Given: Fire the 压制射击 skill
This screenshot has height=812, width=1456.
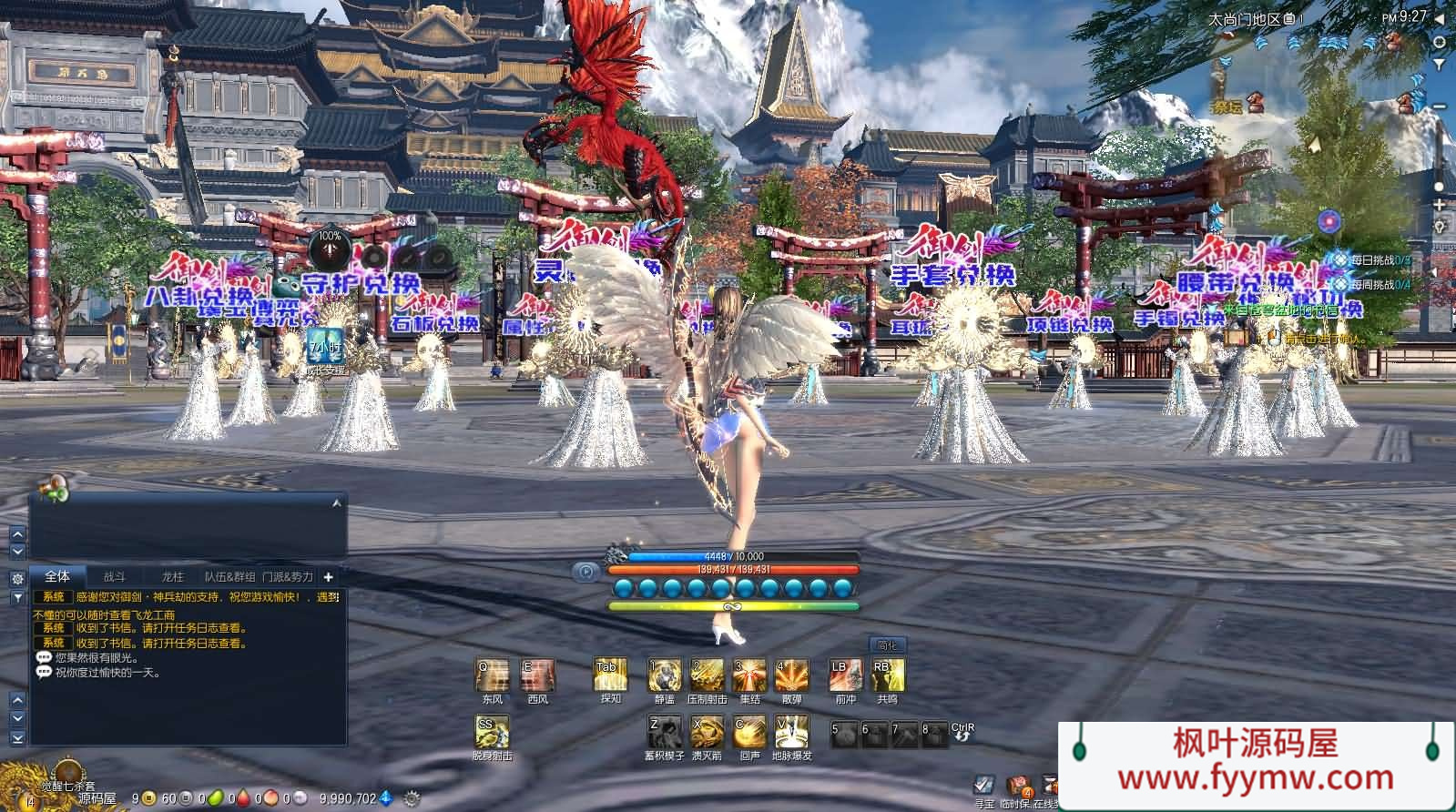Looking at the screenshot, I should pos(707,676).
